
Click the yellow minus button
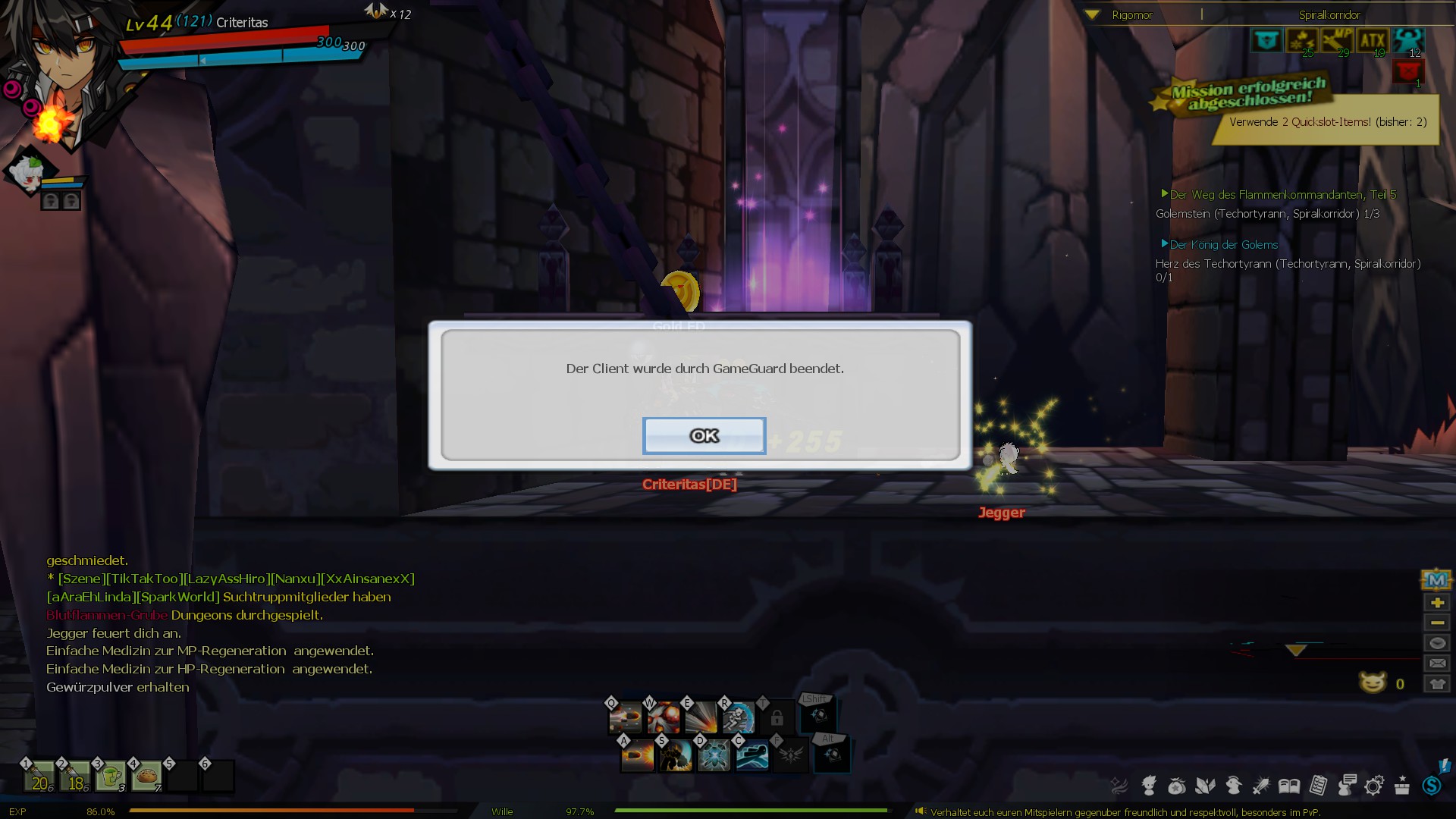click(x=1436, y=623)
